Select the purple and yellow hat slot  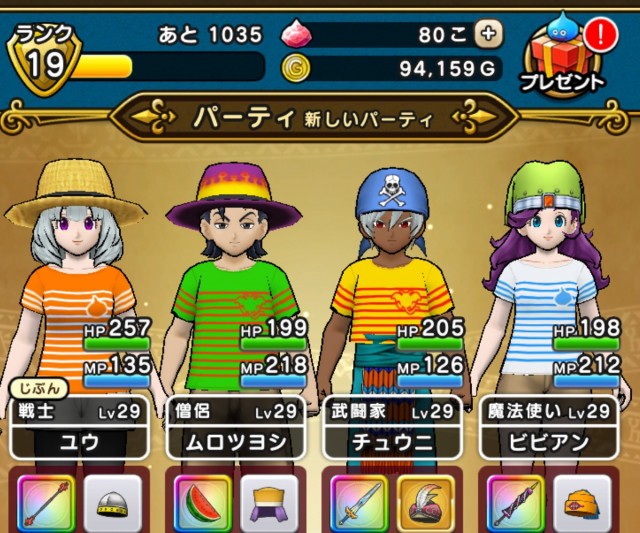269,501
